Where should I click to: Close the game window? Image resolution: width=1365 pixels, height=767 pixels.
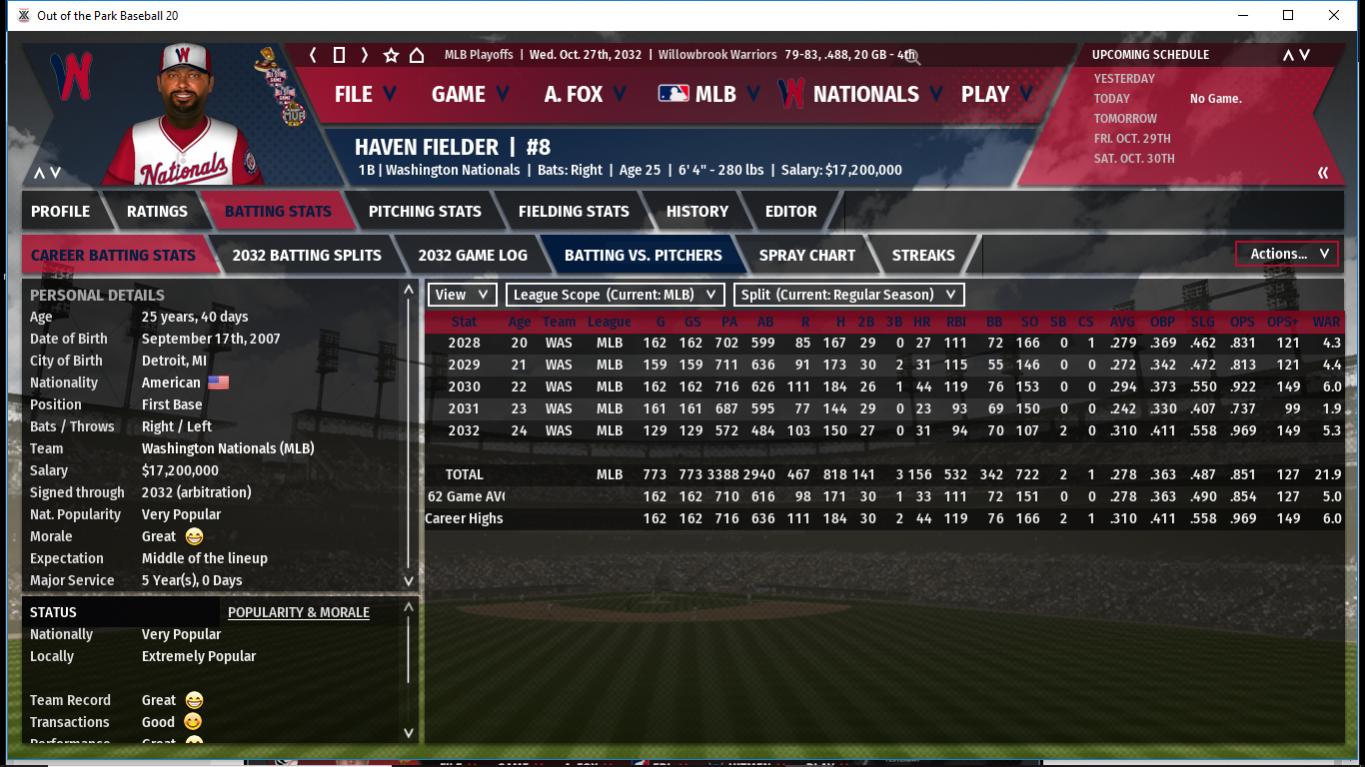point(1333,15)
